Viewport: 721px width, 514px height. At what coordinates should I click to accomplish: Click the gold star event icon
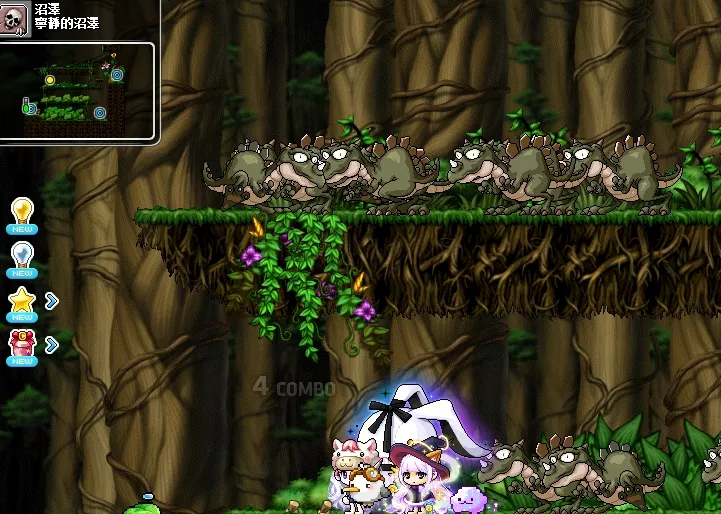pos(22,300)
